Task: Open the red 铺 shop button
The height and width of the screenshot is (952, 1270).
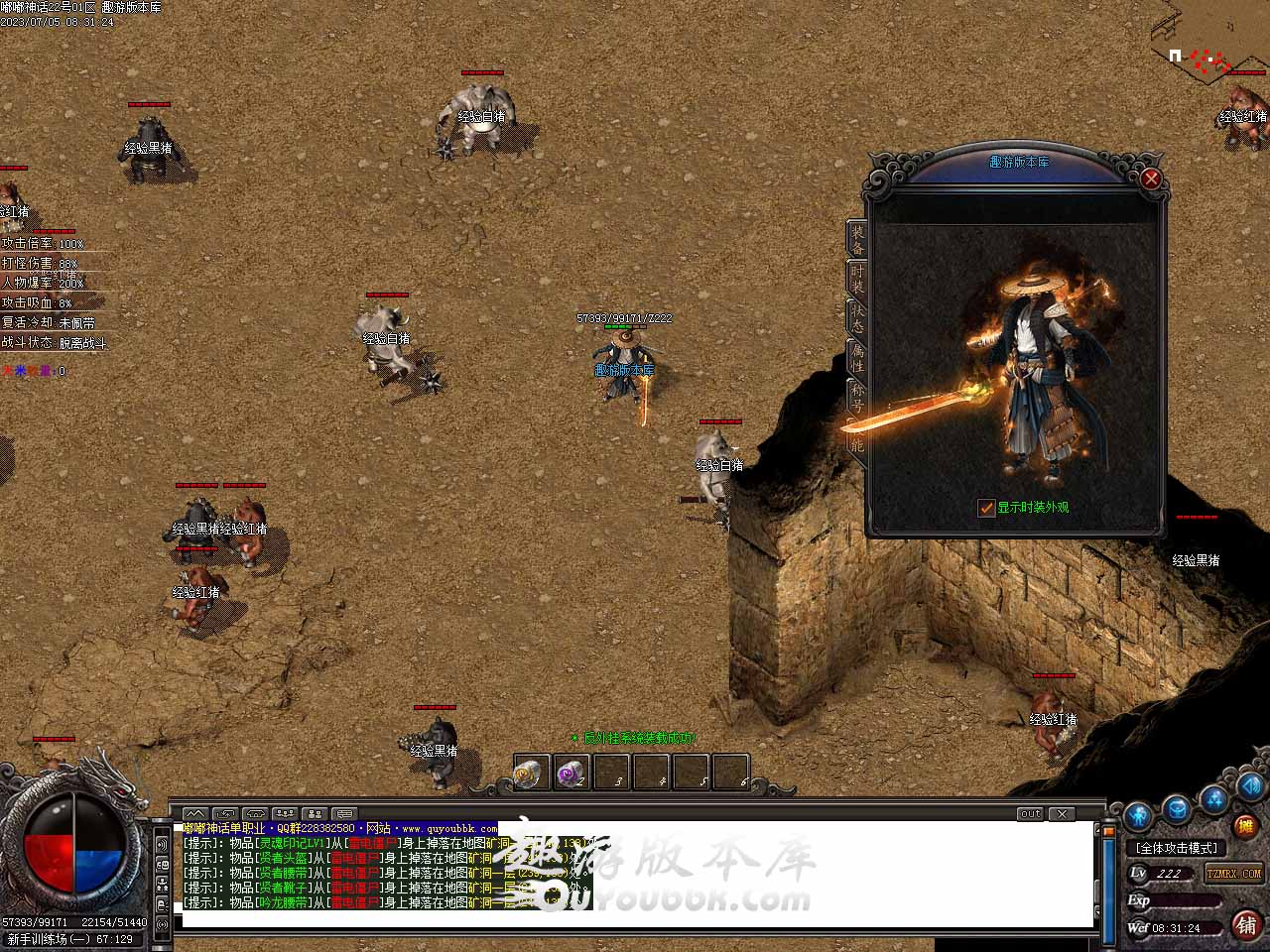Action: coord(1246,924)
